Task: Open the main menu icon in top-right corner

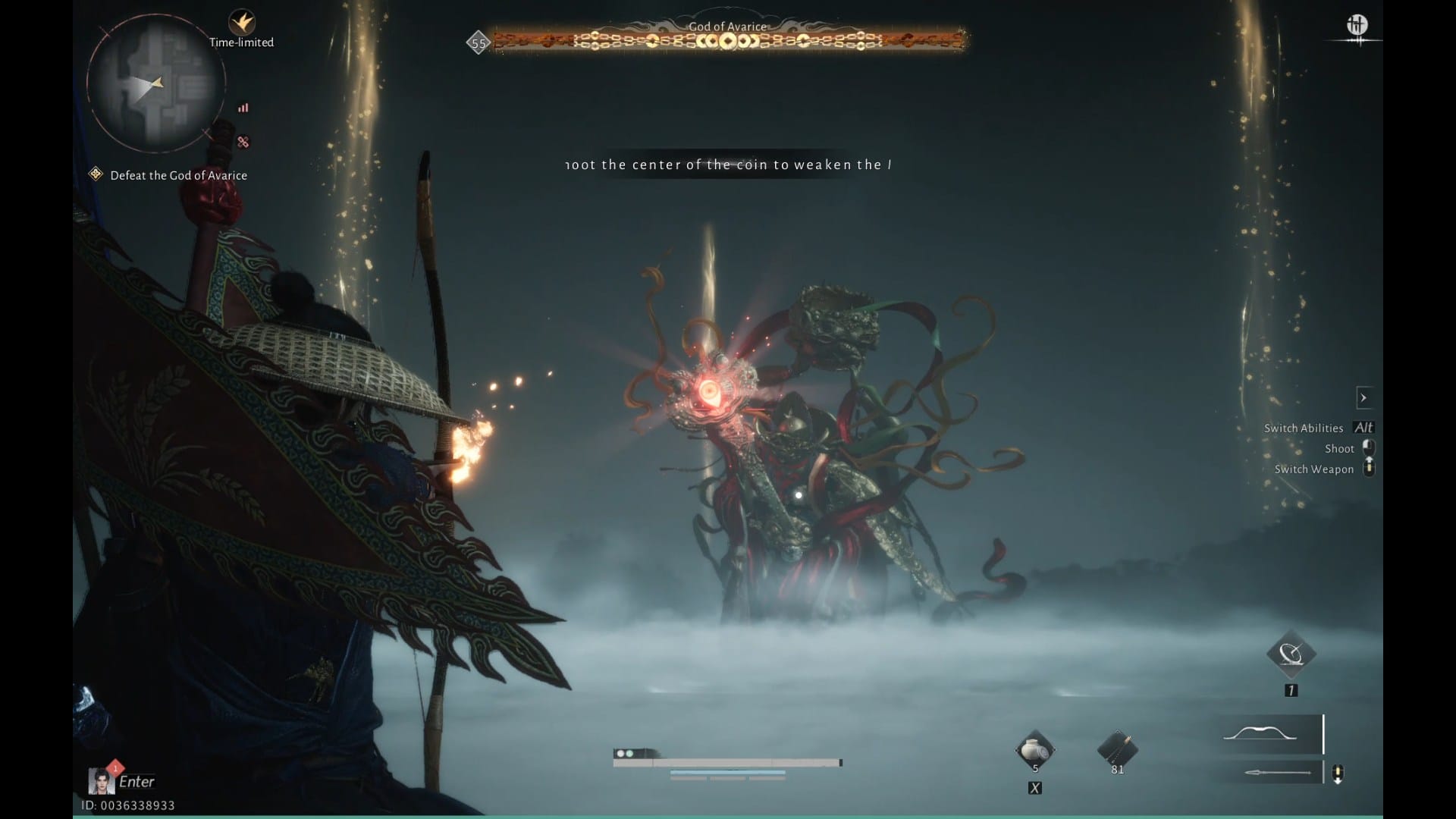Action: 1357,26
